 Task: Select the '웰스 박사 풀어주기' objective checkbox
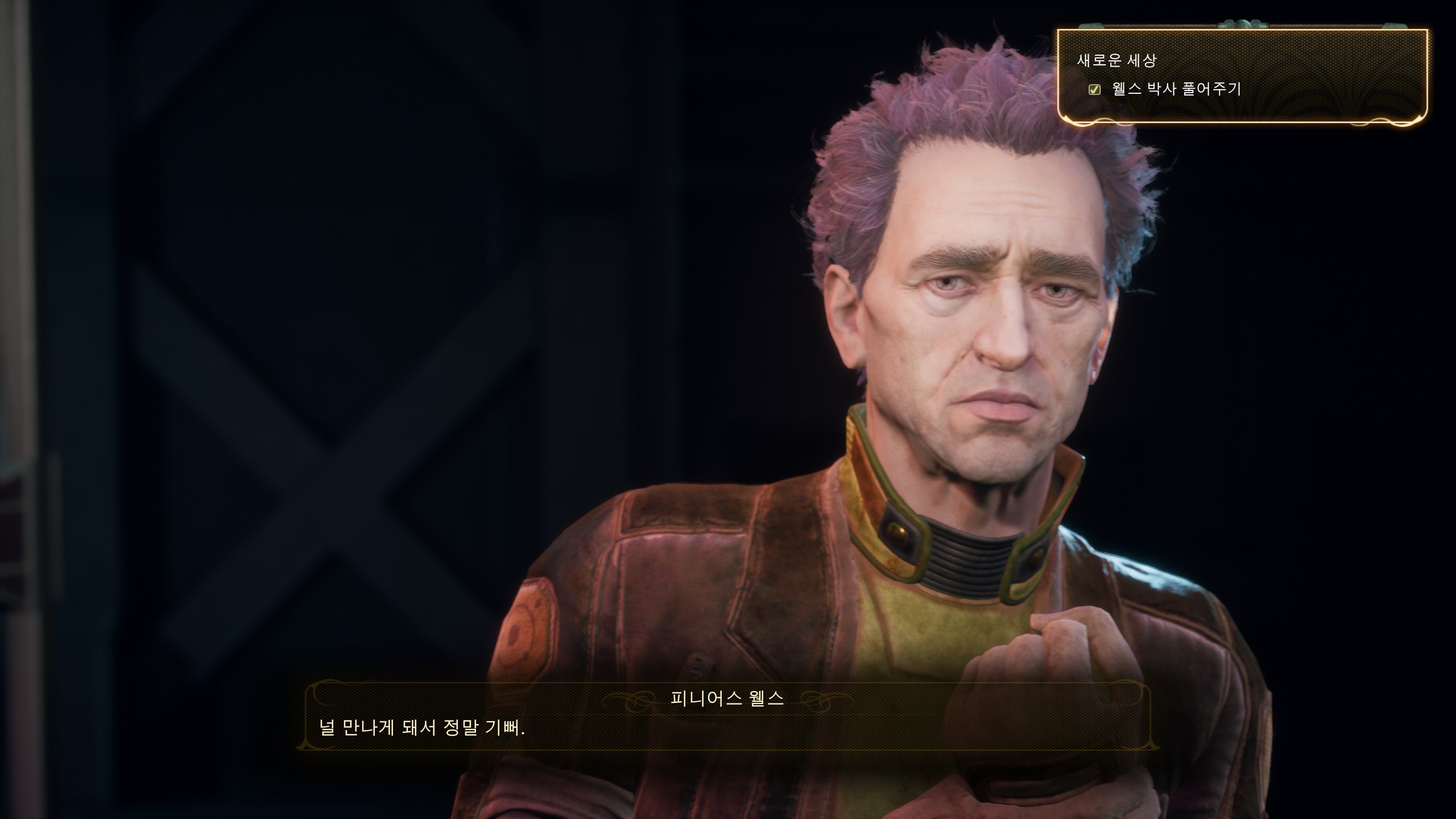point(1094,89)
